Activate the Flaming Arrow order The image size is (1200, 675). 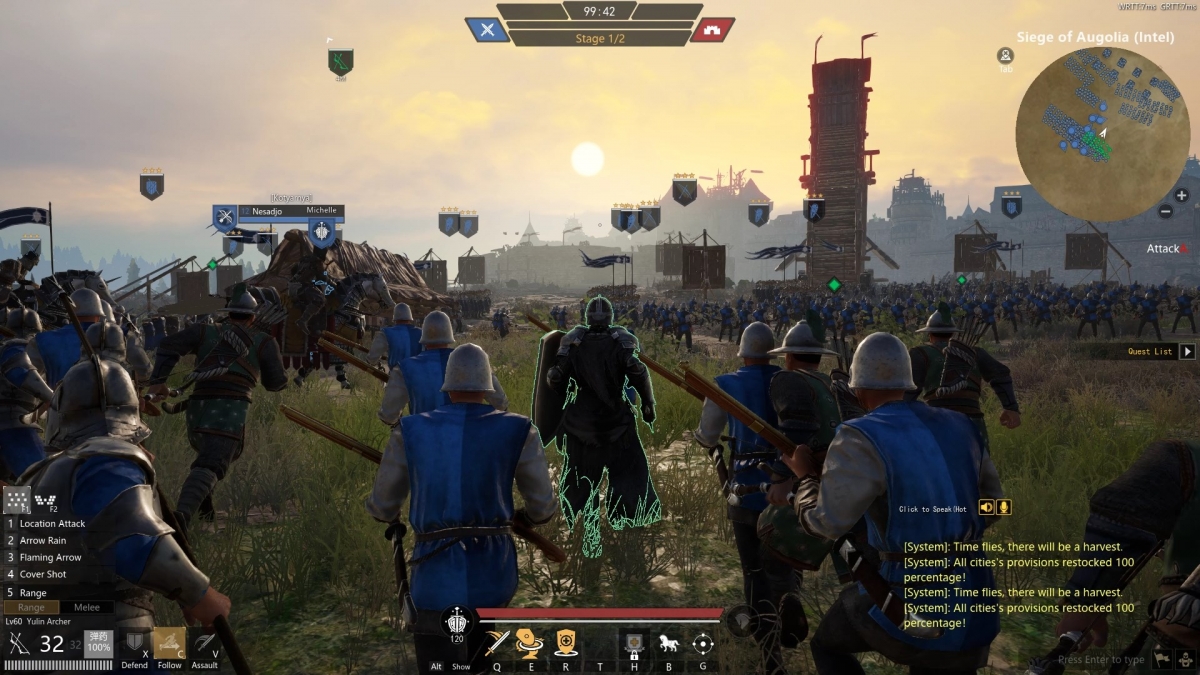[50, 558]
